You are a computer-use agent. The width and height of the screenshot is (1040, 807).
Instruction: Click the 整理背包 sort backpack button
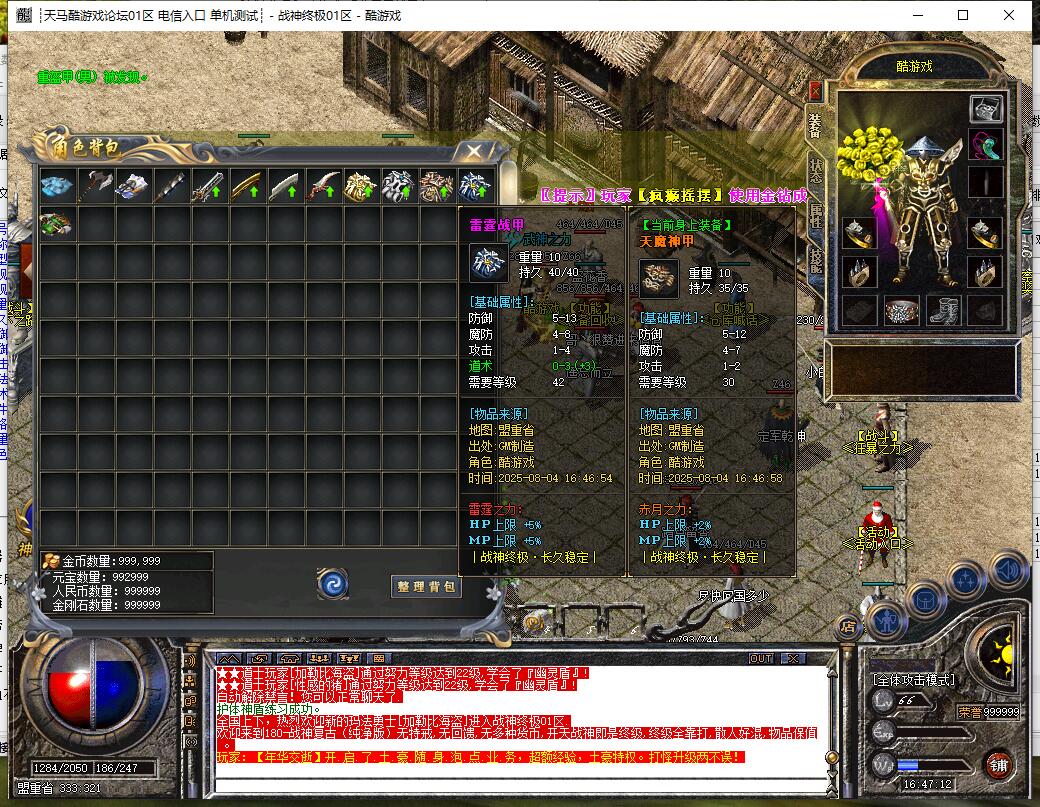tap(426, 587)
